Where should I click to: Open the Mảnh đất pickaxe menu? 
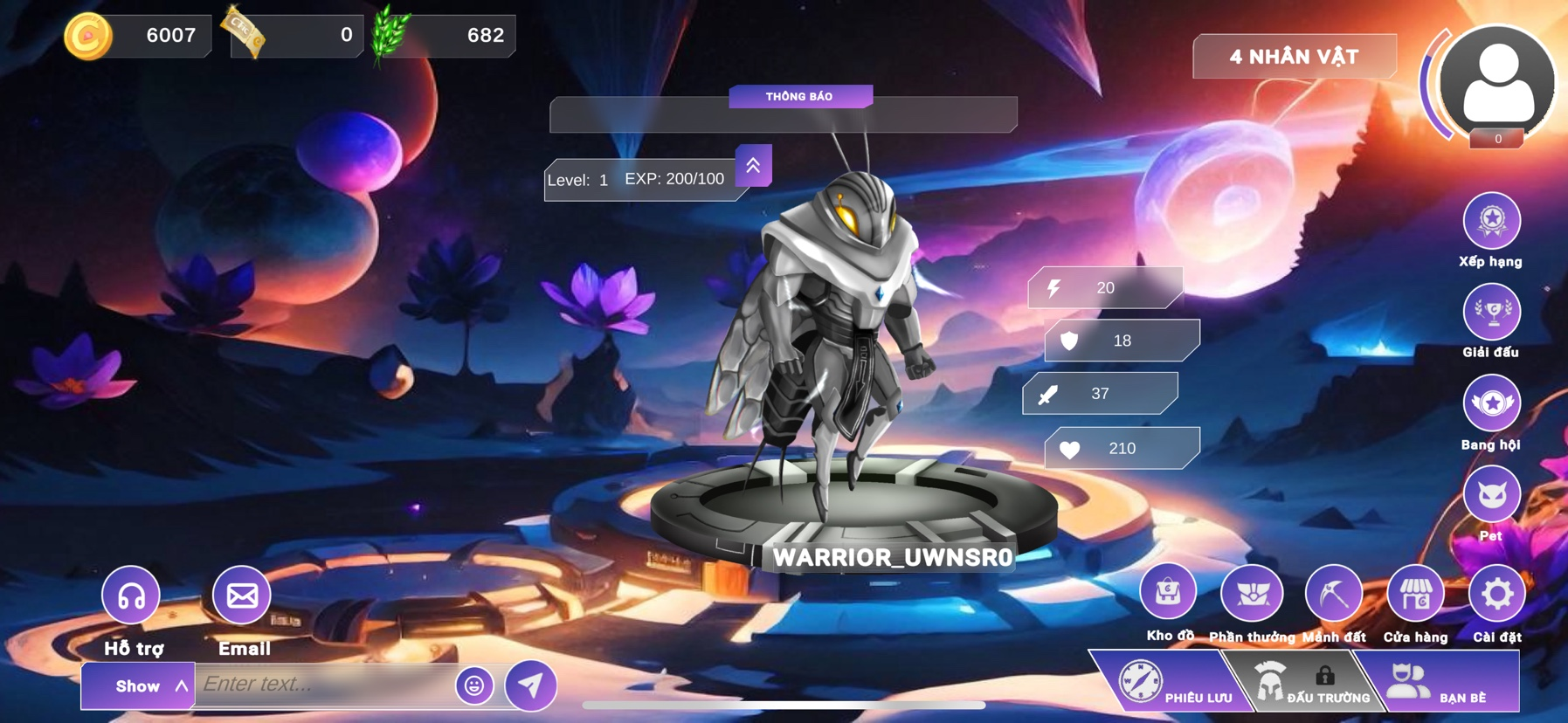[1333, 594]
